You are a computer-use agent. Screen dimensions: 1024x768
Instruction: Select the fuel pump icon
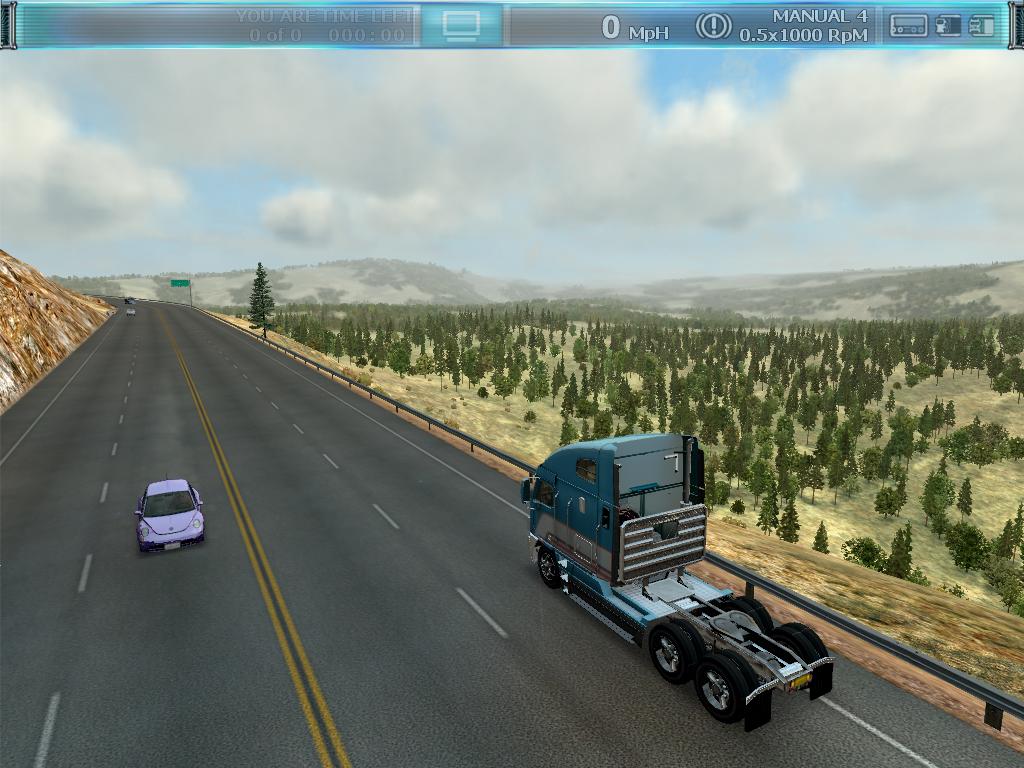947,26
